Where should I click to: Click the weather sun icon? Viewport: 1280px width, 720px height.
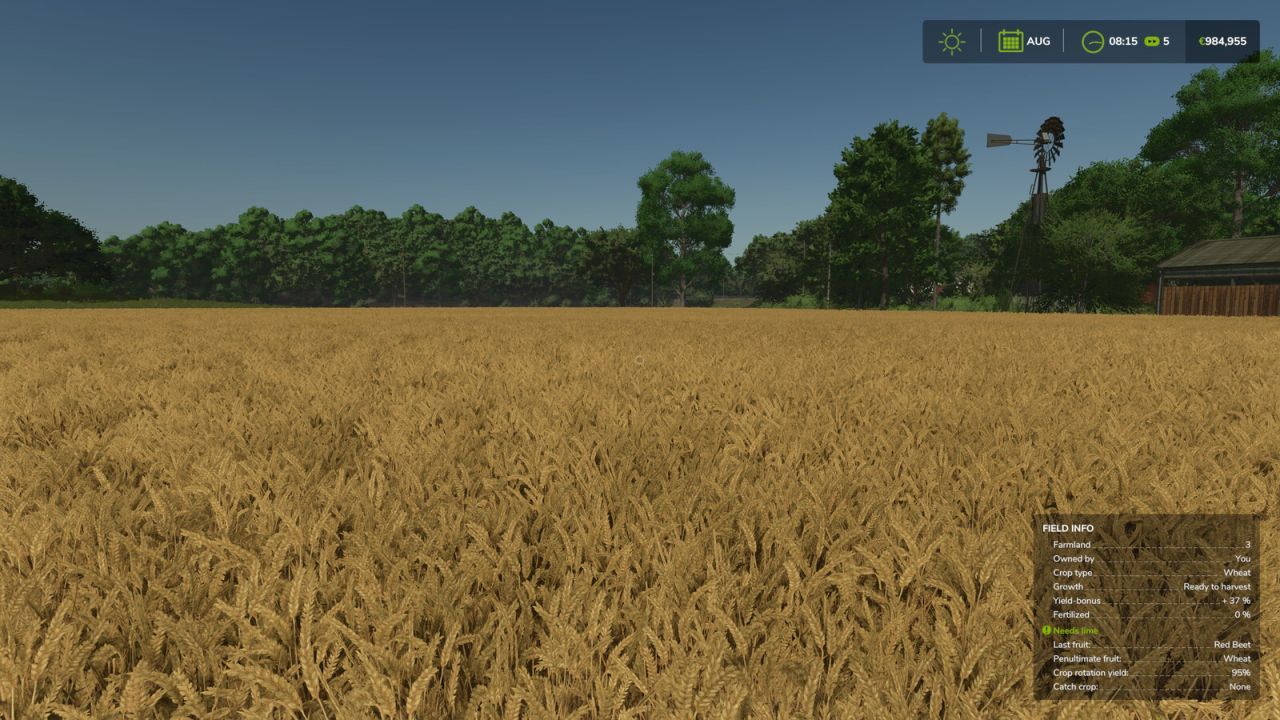click(x=949, y=41)
